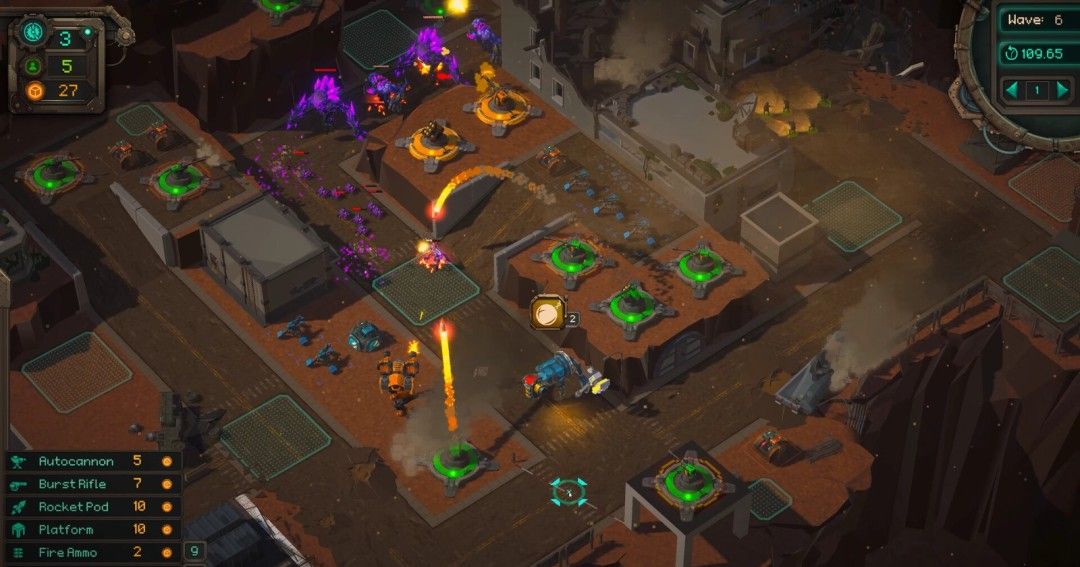Click the left arrow of the speed stepper

(x=1012, y=90)
